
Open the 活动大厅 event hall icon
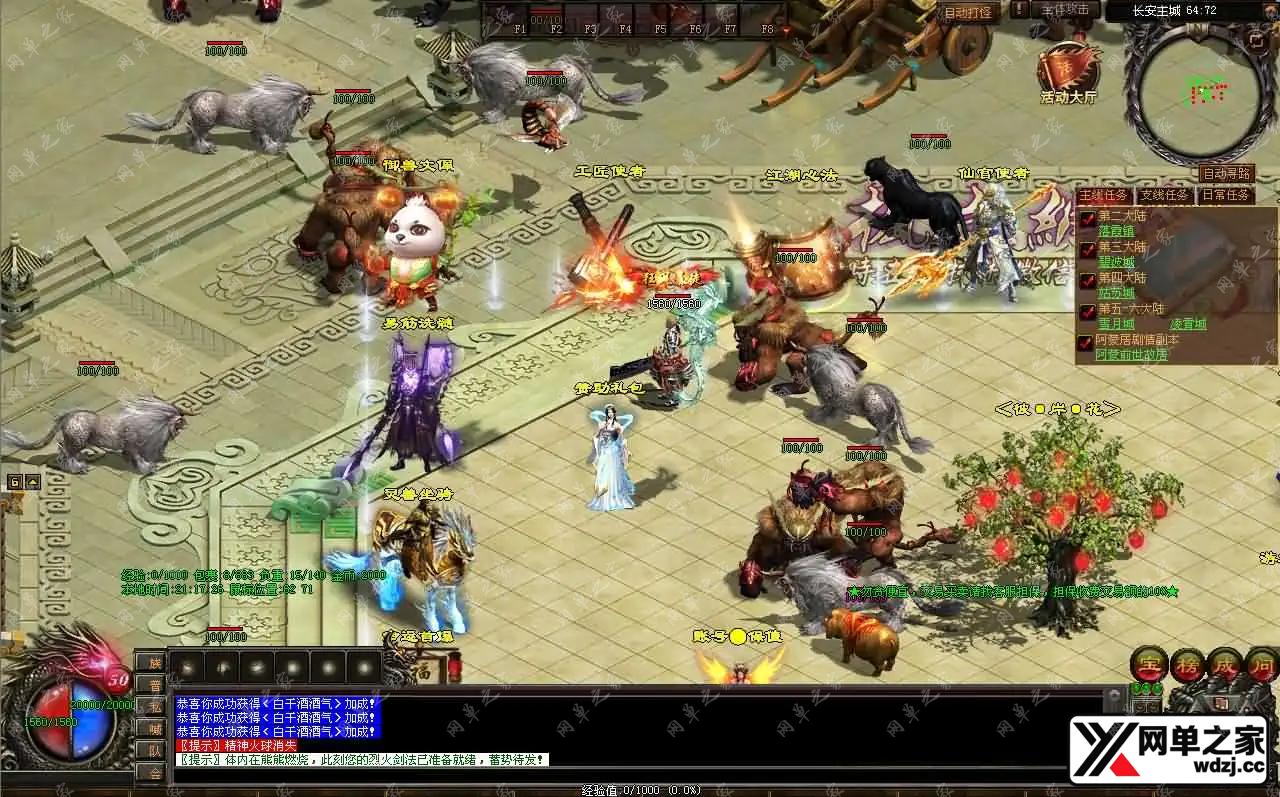click(1068, 69)
